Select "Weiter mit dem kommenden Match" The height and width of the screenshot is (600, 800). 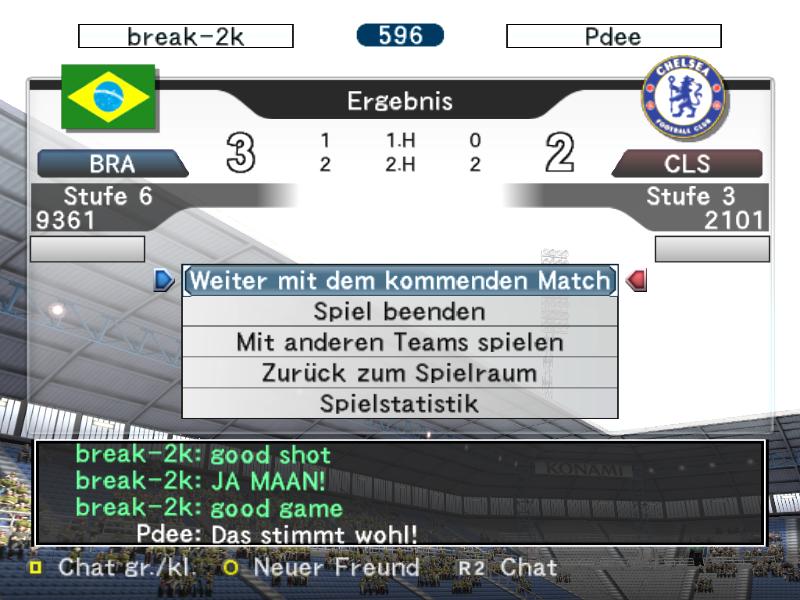tap(399, 281)
